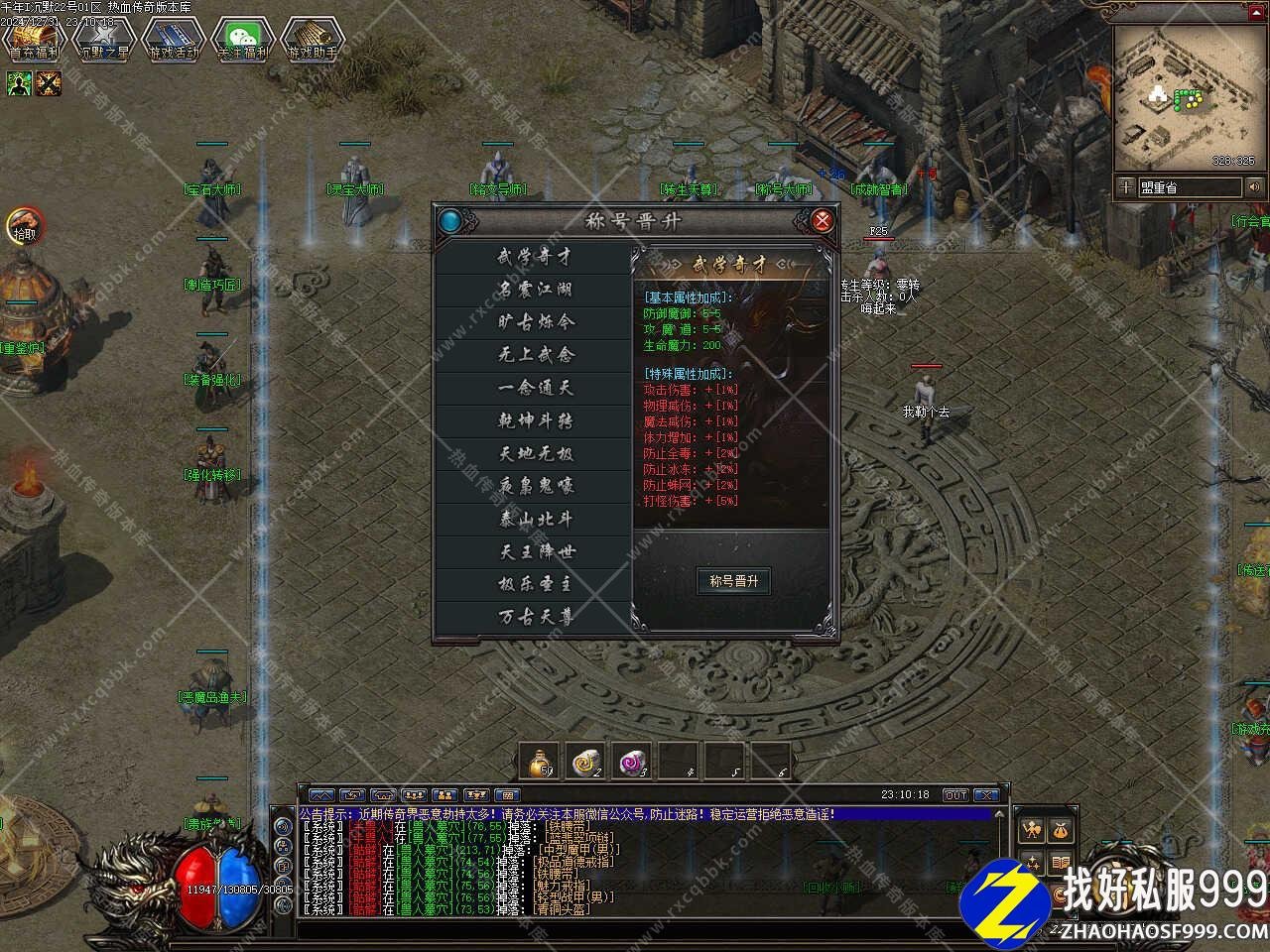Open the 游戏助手 game assistant icon

tap(312, 40)
